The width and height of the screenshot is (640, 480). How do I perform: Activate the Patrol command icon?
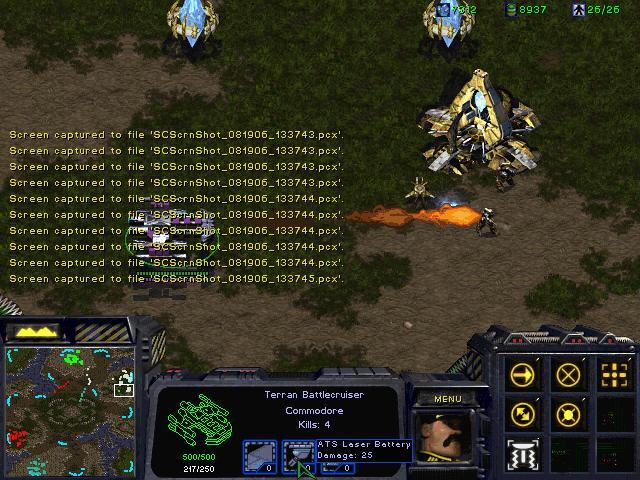pos(523,412)
